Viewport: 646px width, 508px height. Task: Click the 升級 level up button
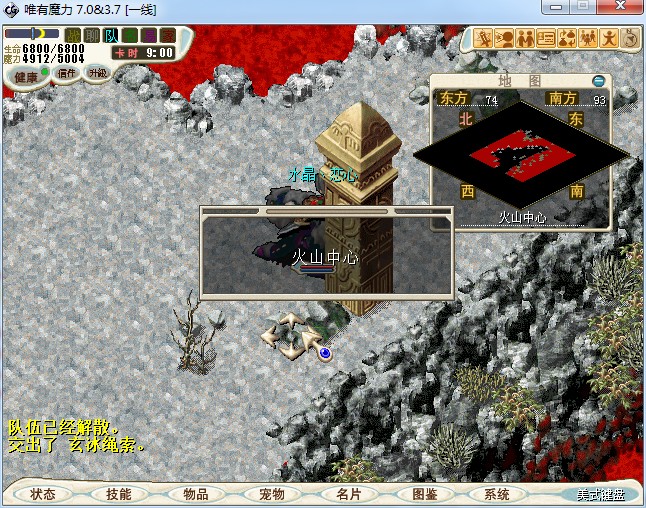pyautogui.click(x=97, y=73)
